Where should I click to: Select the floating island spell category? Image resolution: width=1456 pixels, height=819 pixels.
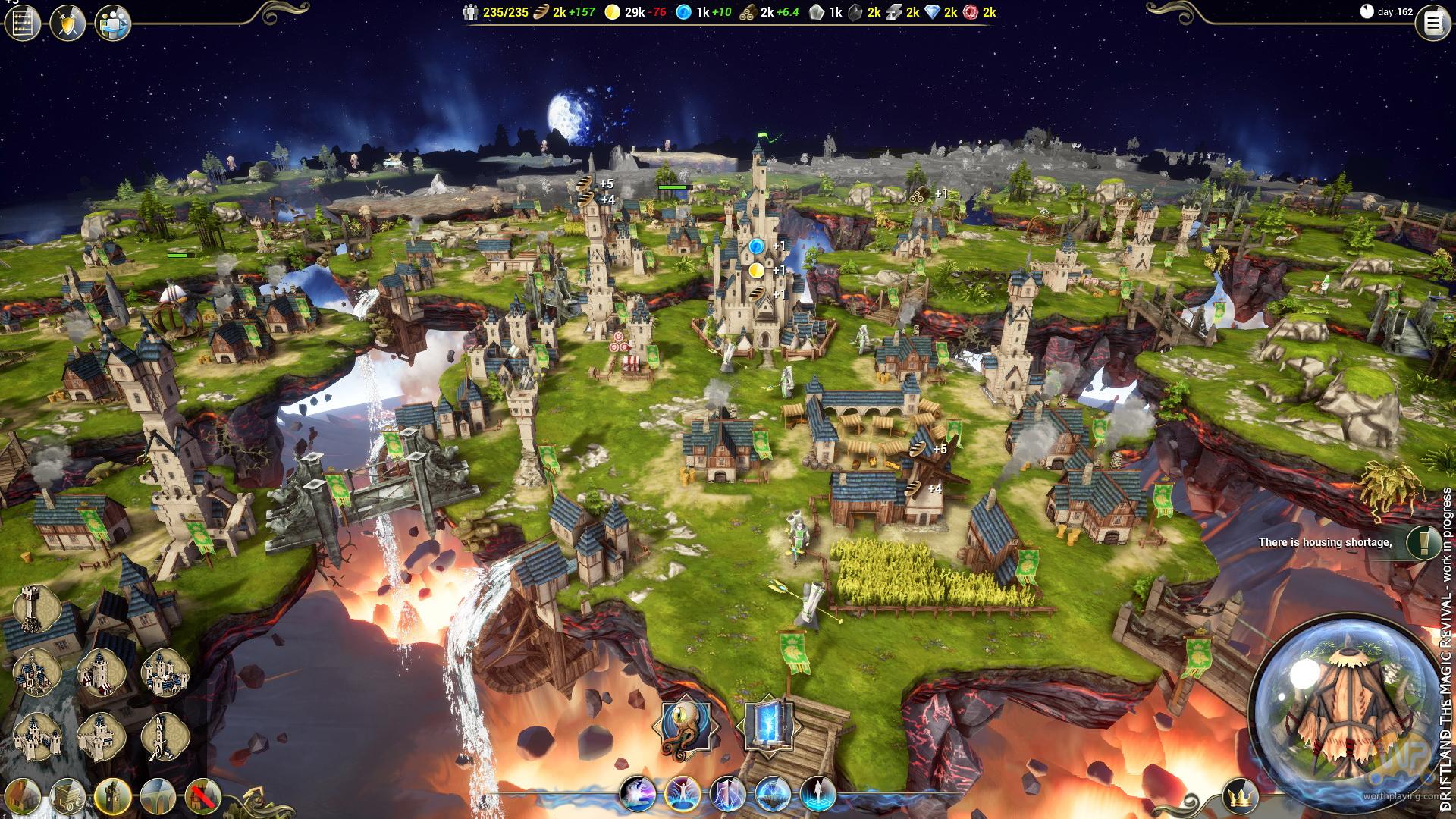point(773,795)
